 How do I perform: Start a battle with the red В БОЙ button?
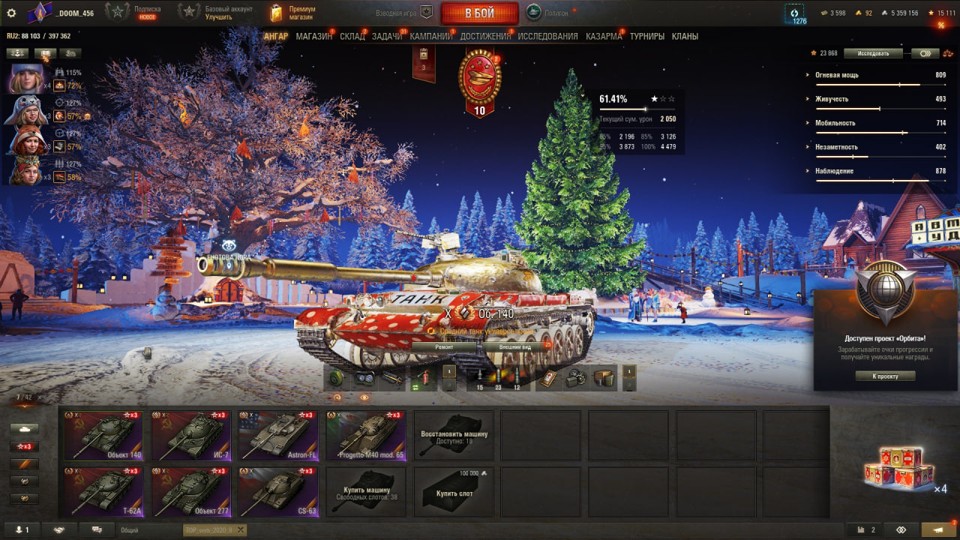coord(480,13)
